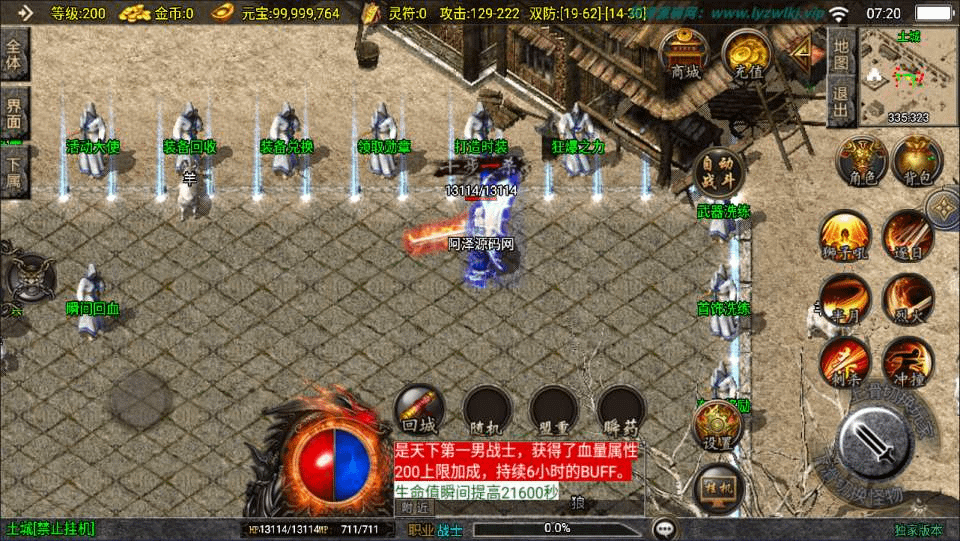
Task: Click the 退出 exit button
Action: coord(842,100)
